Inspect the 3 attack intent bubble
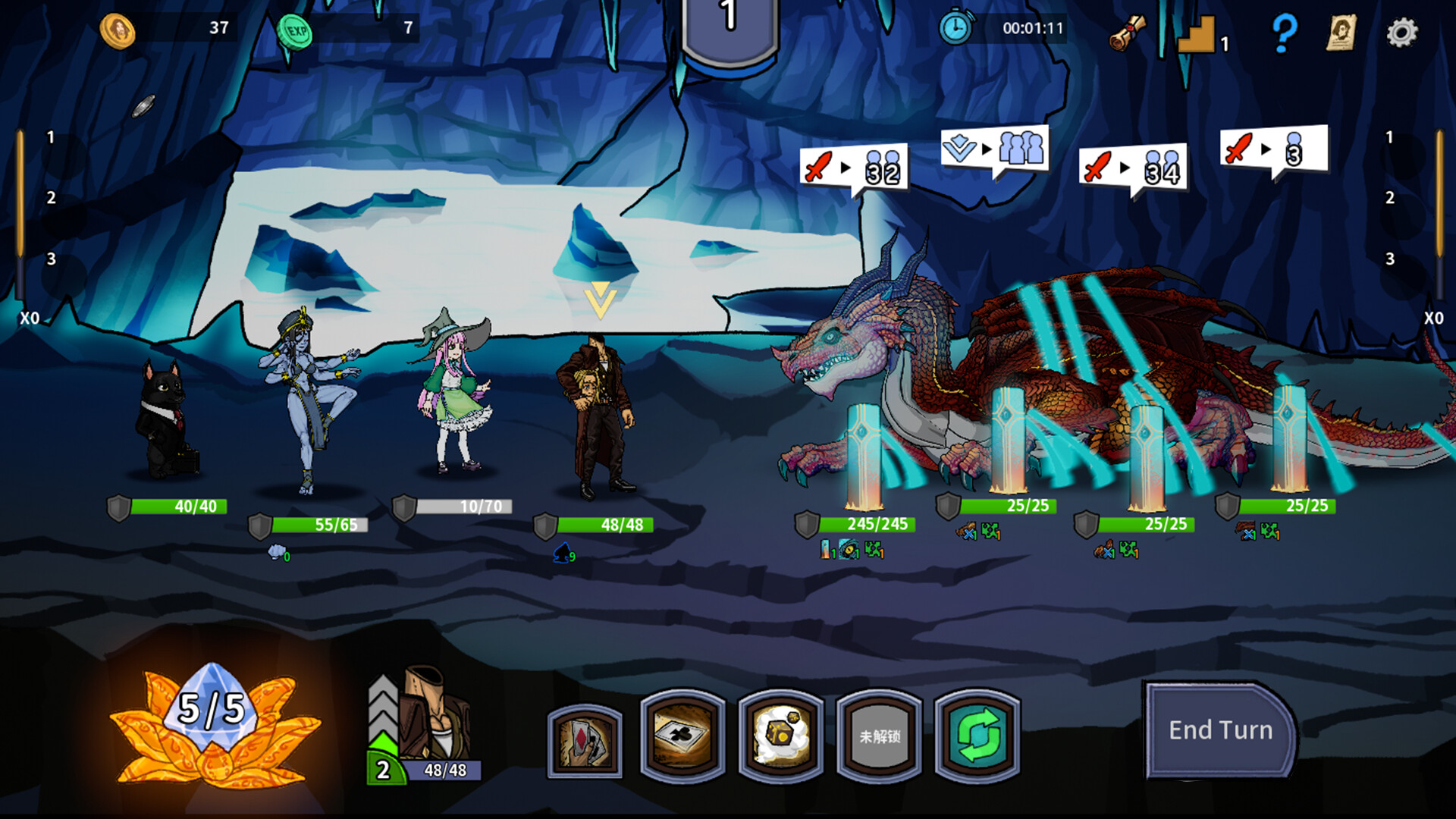 coord(1274,149)
